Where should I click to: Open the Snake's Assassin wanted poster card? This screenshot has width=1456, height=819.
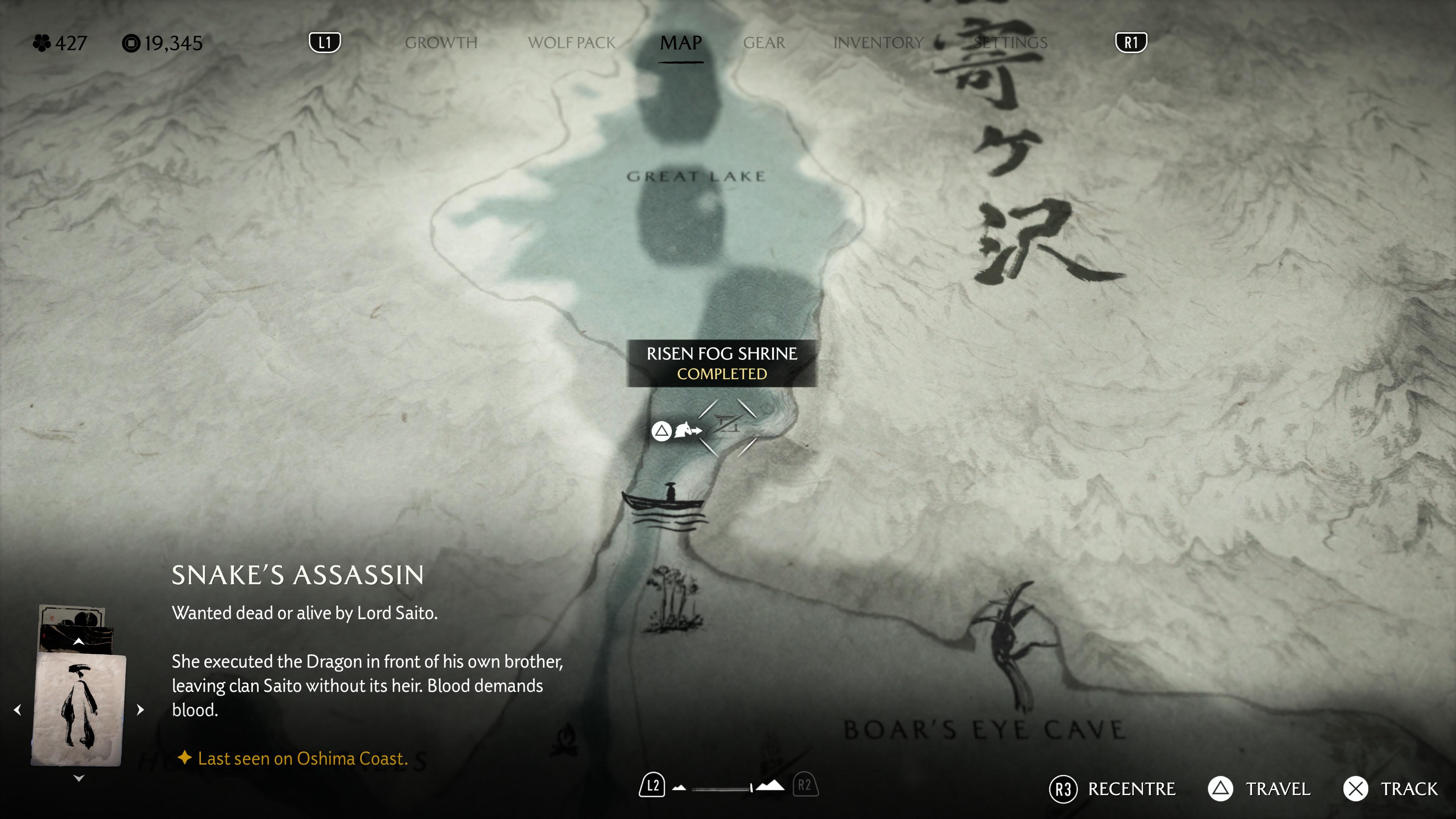point(78,710)
